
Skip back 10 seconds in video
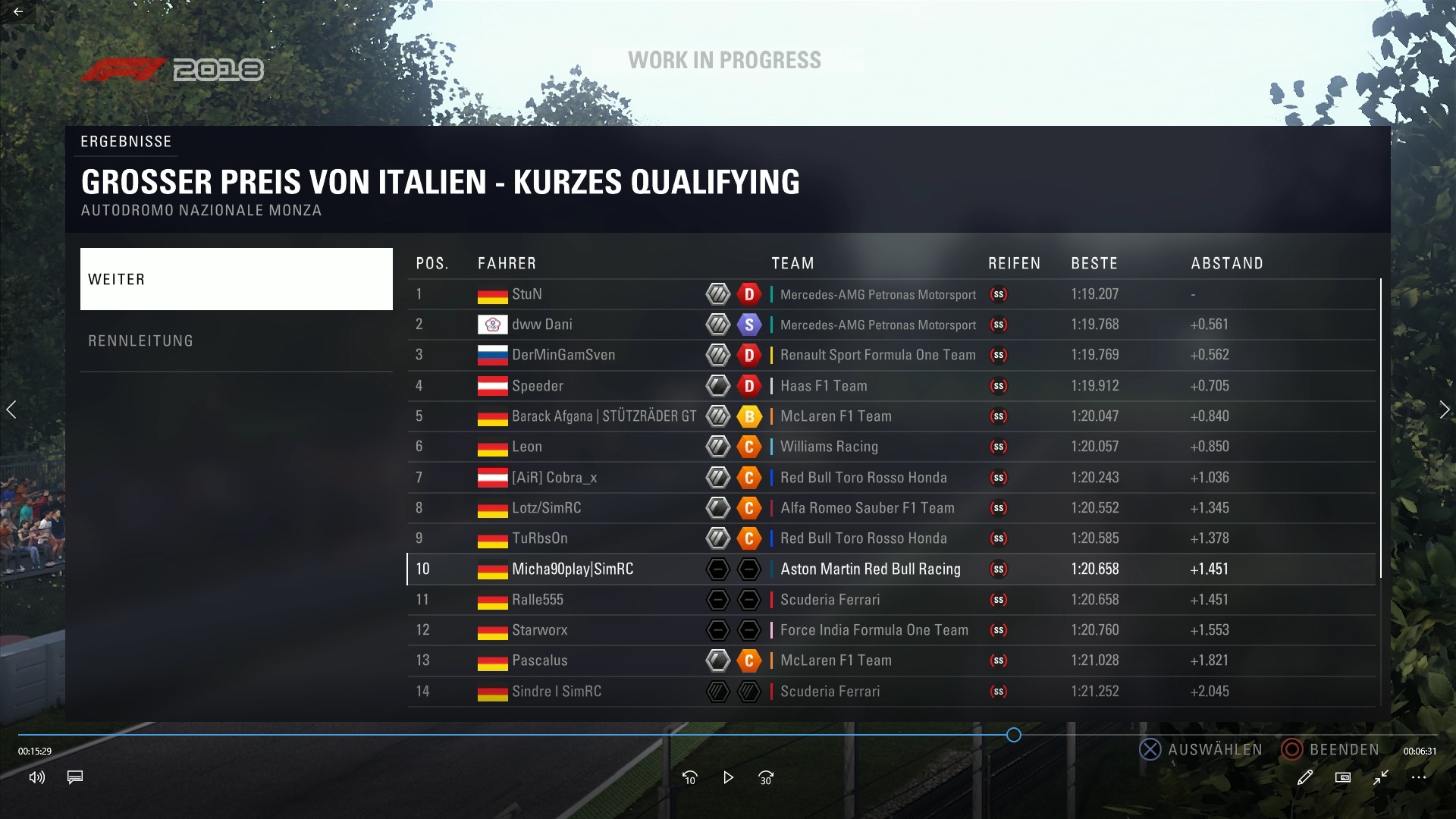(x=689, y=777)
